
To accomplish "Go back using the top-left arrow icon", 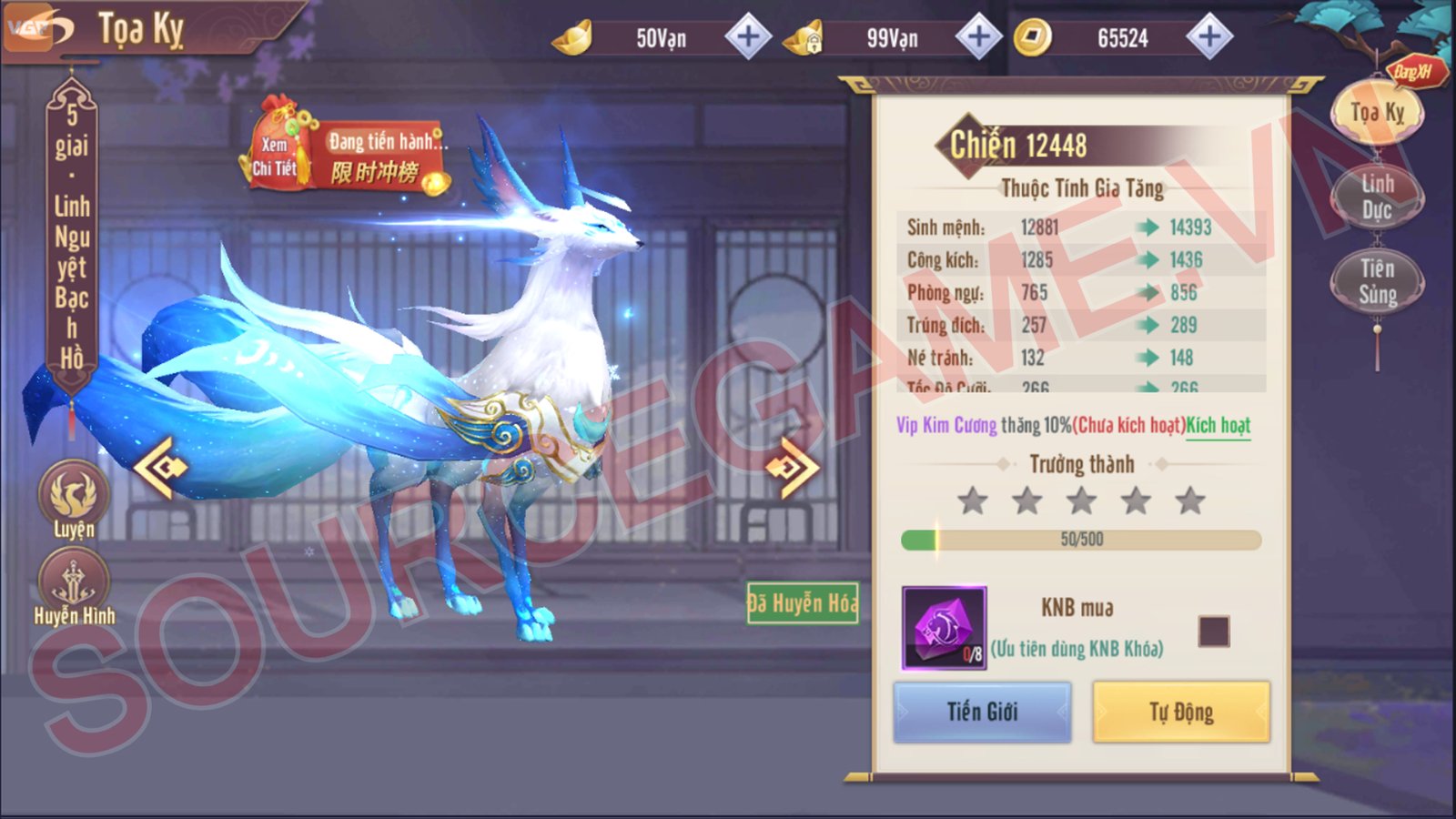I will pyautogui.click(x=38, y=29).
